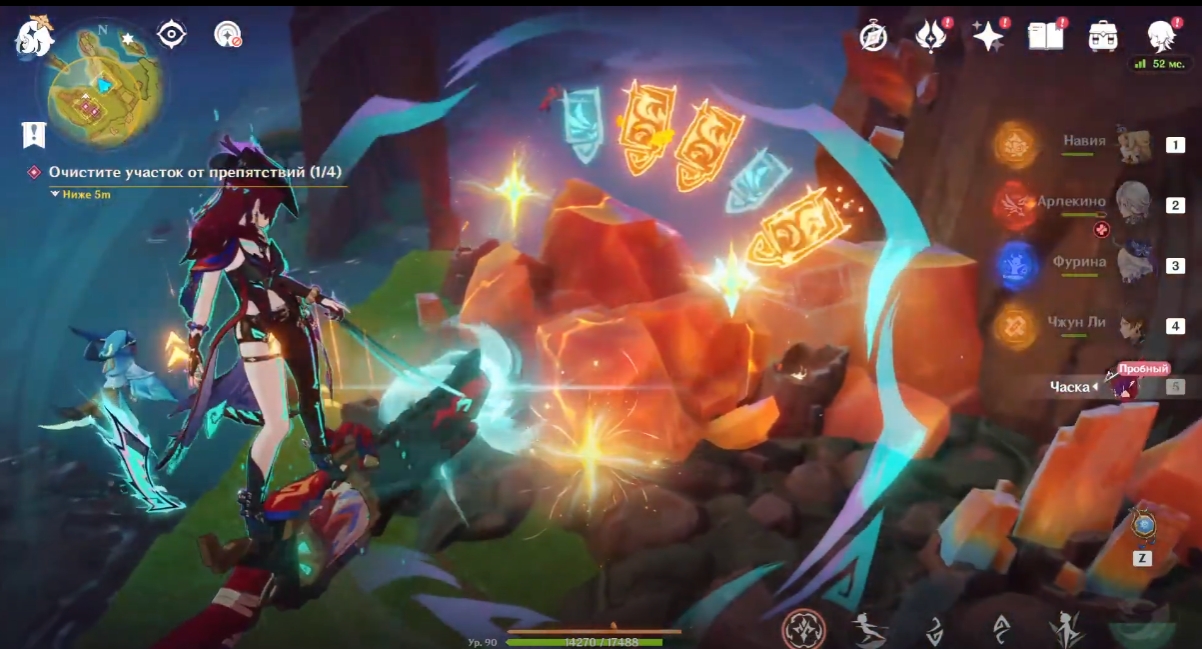Open the backpack inventory

coord(1103,37)
